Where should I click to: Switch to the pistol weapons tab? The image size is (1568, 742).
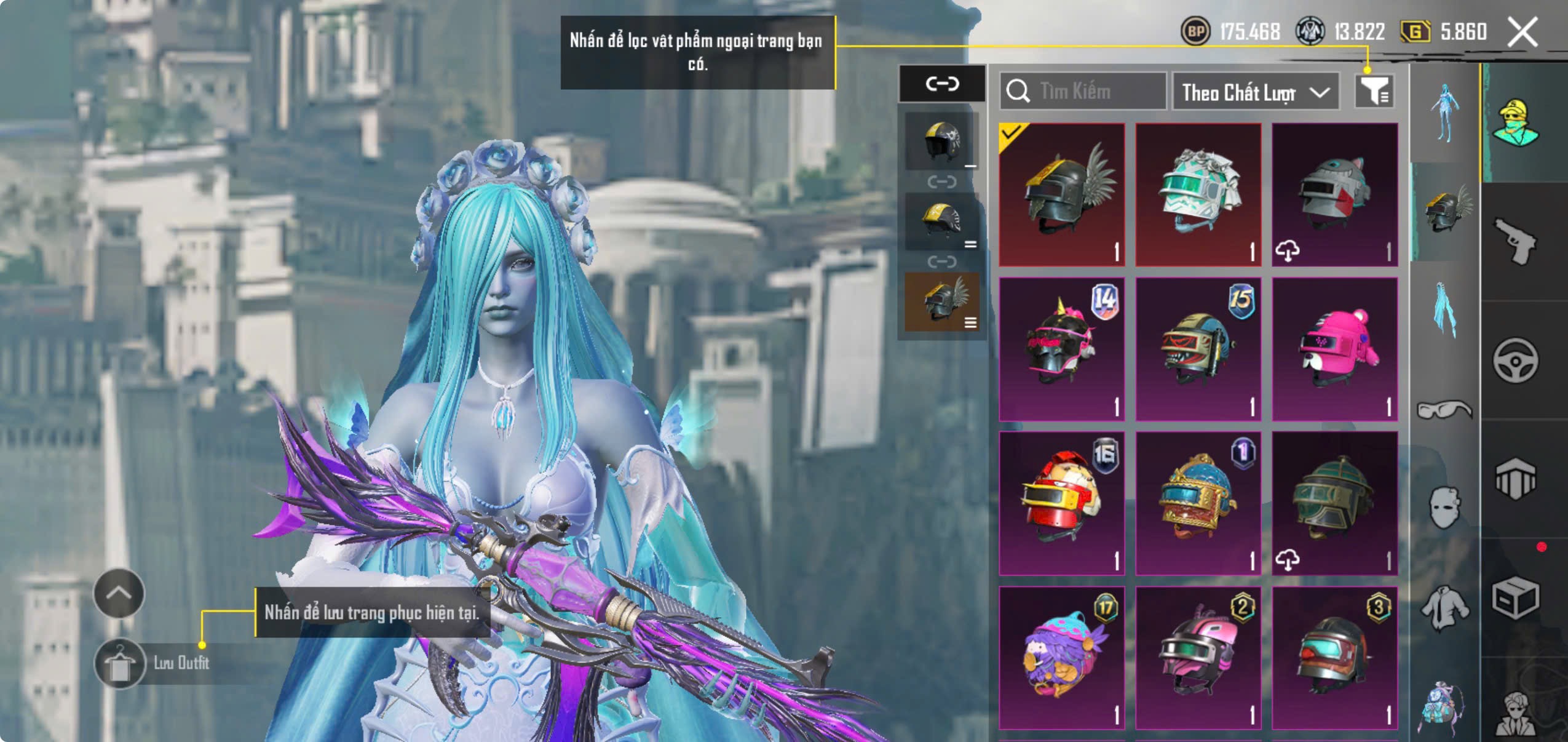click(x=1515, y=241)
